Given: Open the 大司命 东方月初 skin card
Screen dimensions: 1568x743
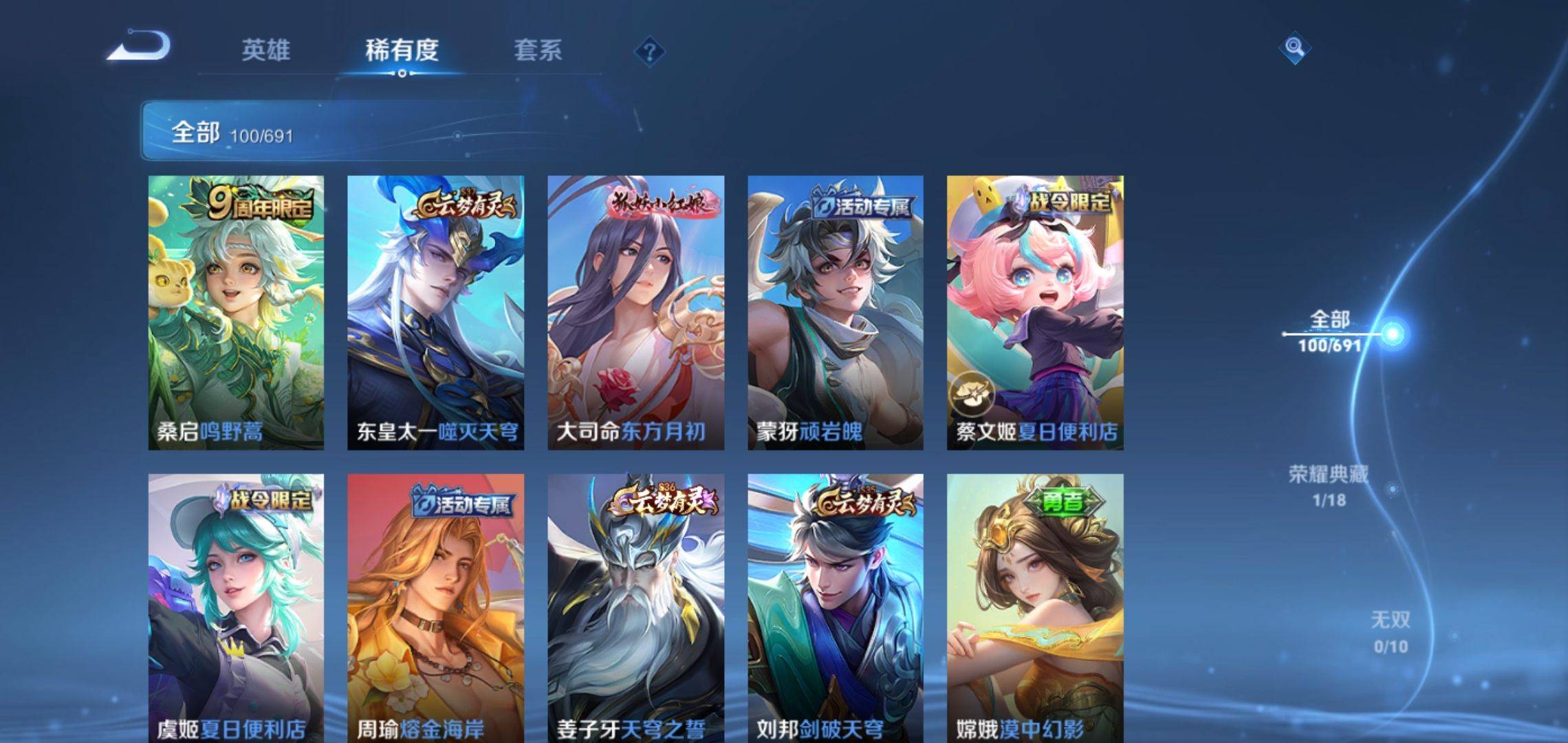Looking at the screenshot, I should [x=635, y=313].
